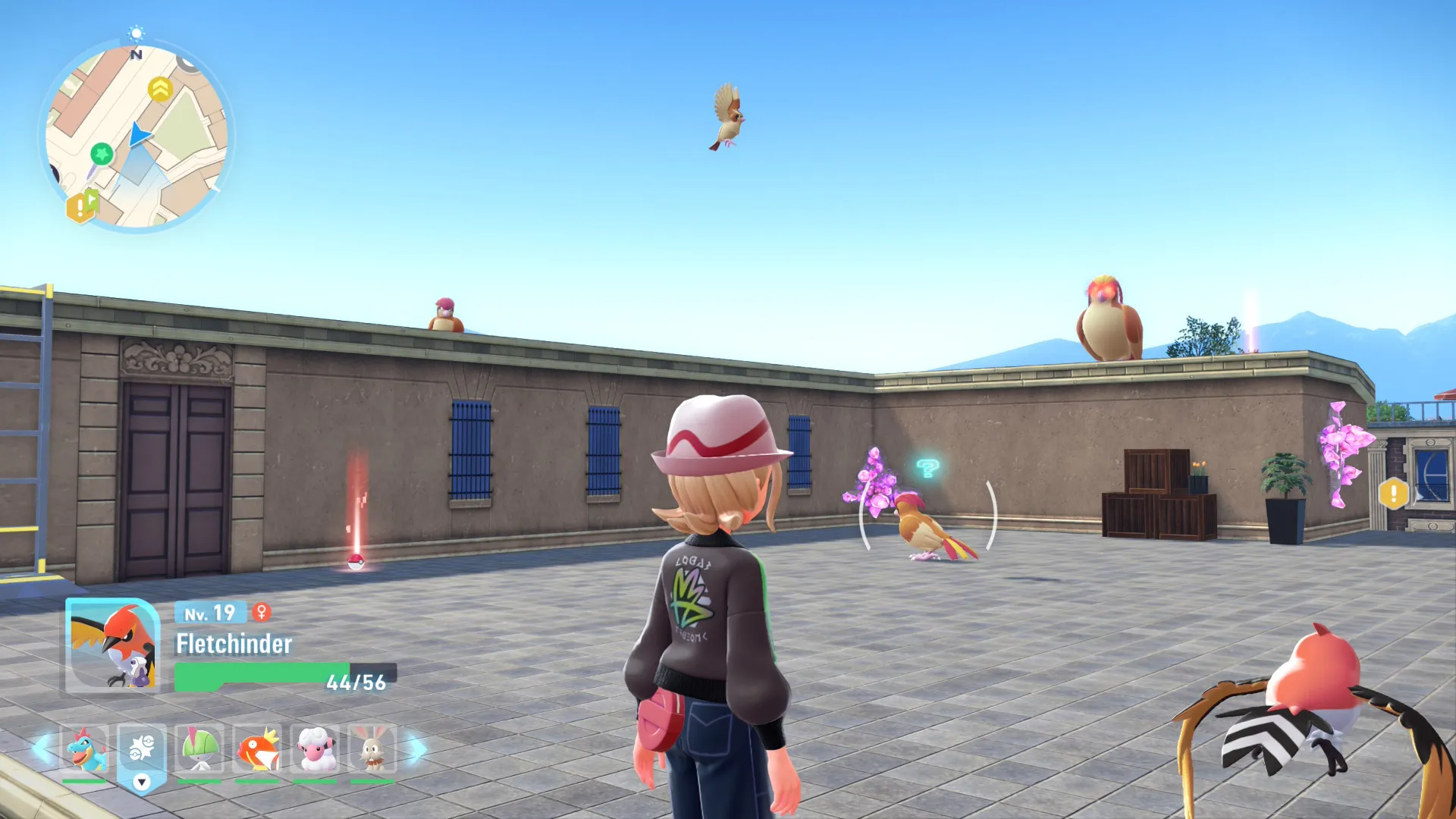This screenshot has width=1456, height=819.
Task: Click the left arrow of party bar
Action: tap(41, 749)
